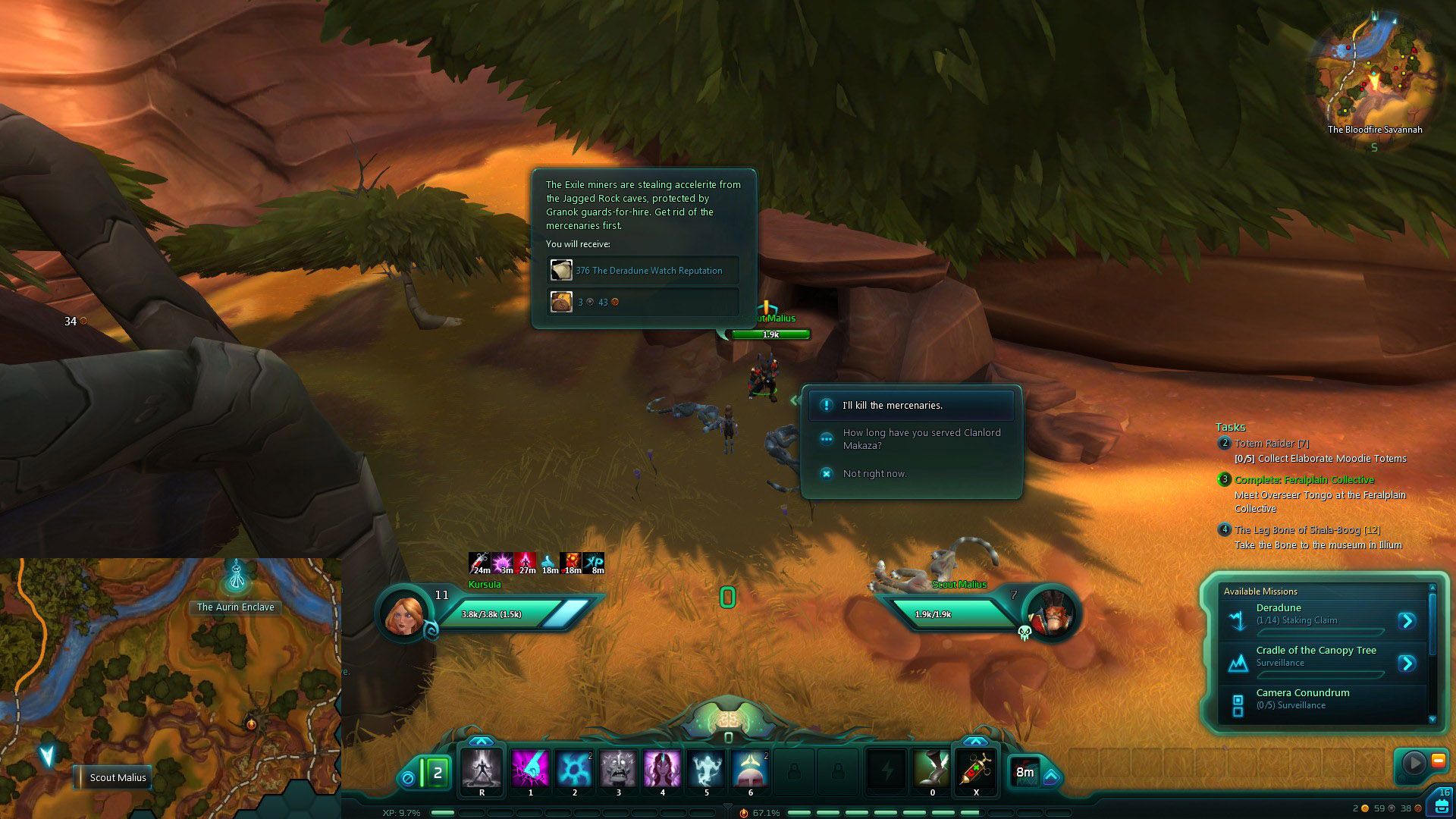Open Cradle of the Canopy Tree mission arrow

1407,664
